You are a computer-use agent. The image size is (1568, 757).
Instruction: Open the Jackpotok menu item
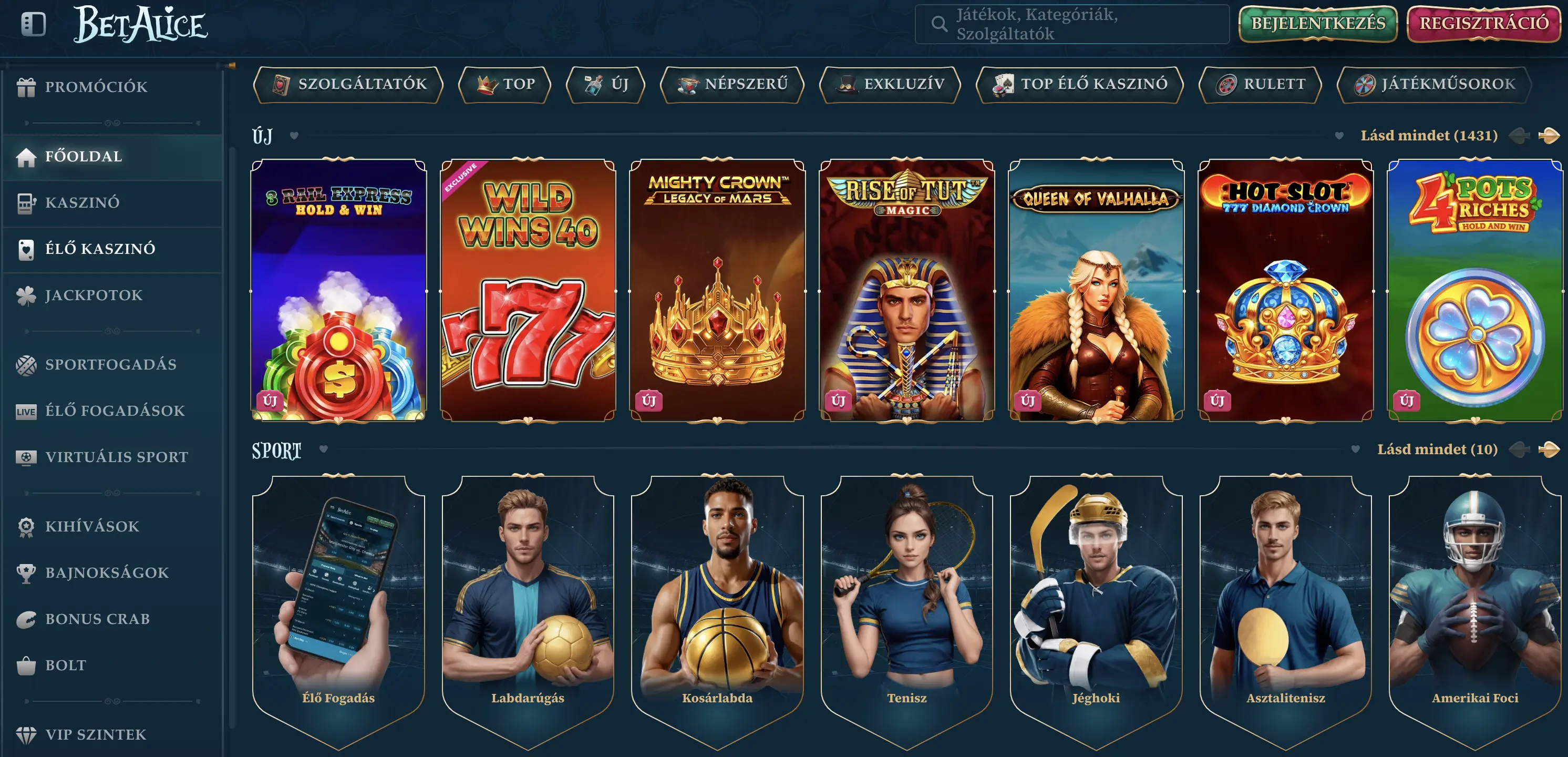(94, 295)
